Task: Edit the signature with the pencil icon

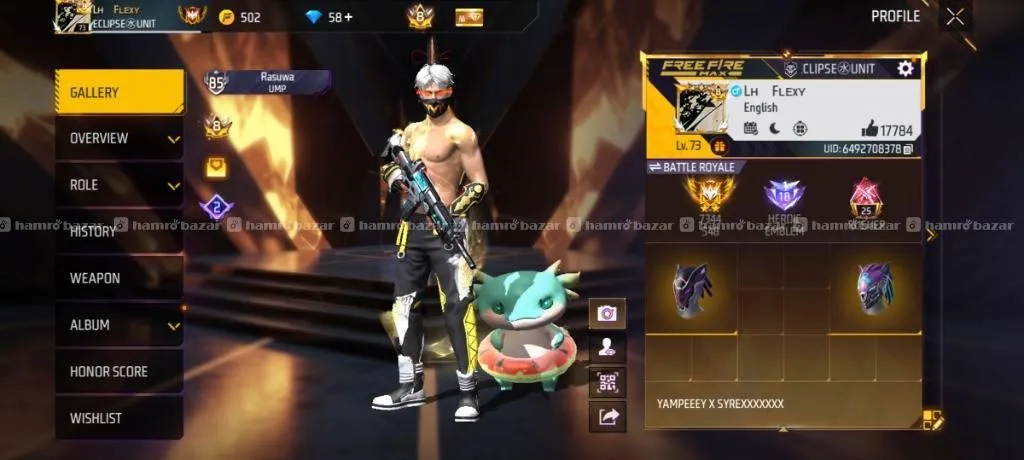Action: (932, 420)
